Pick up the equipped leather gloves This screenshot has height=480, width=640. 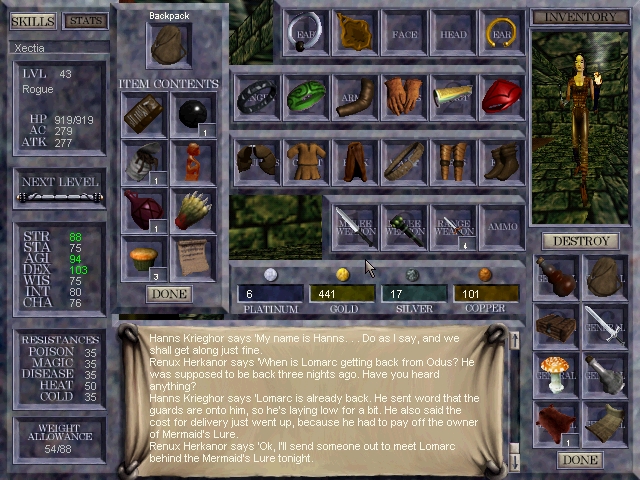pyautogui.click(x=404, y=97)
